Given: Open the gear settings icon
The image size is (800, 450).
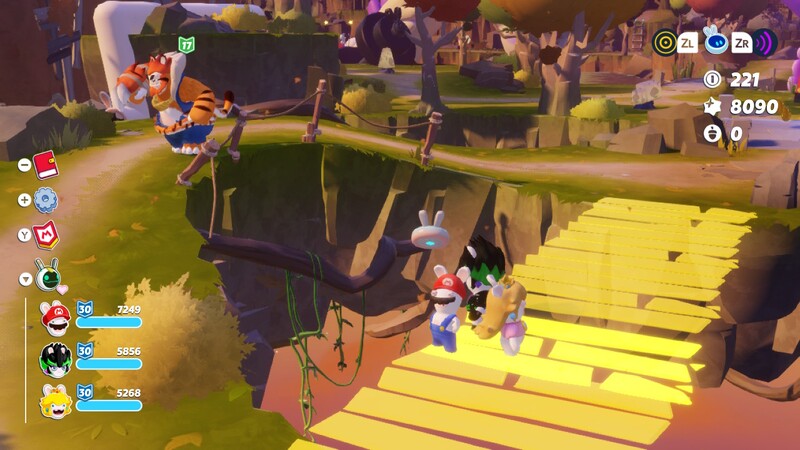Looking at the screenshot, I should tap(46, 200).
